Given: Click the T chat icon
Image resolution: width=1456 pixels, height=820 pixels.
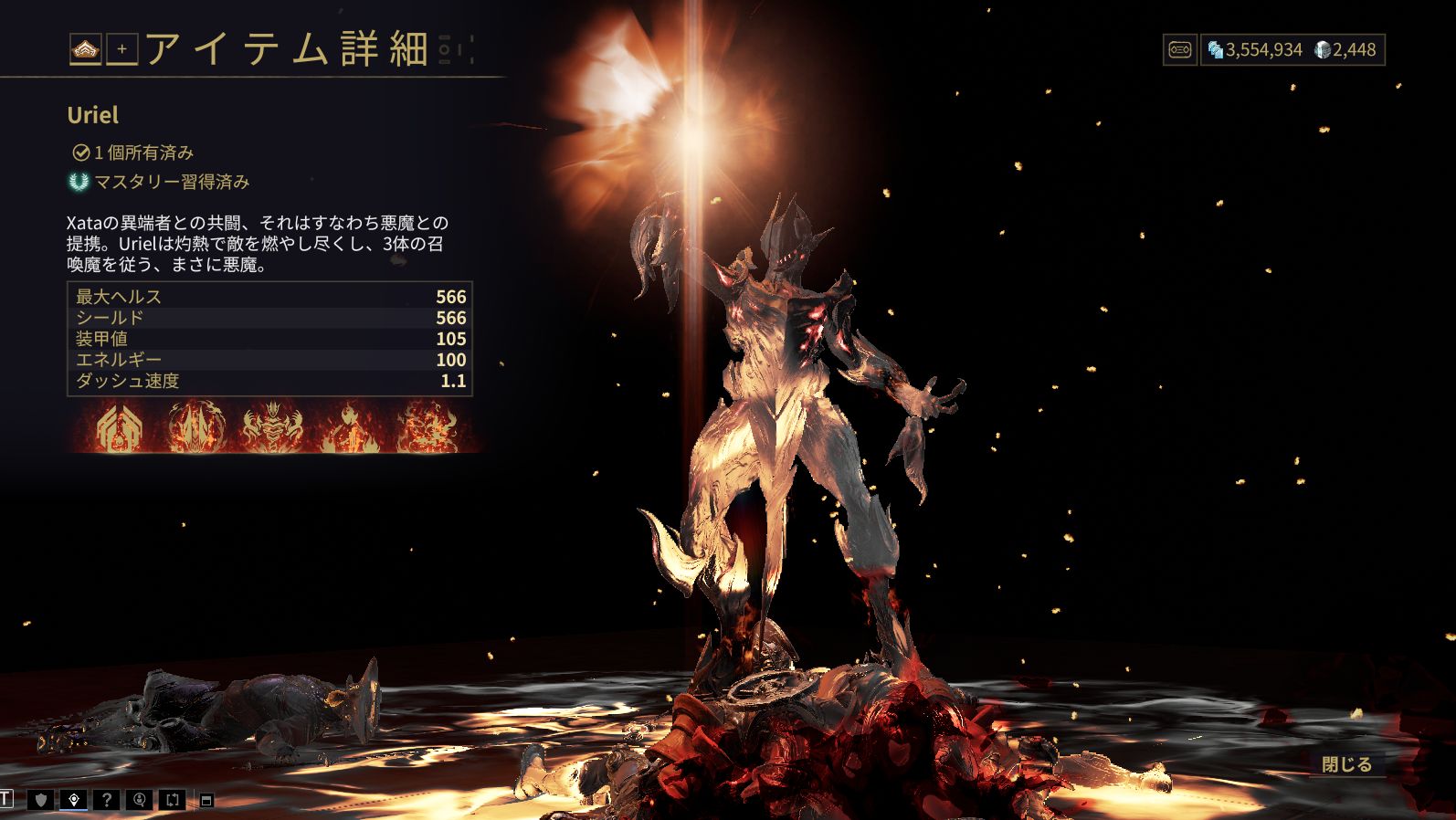Looking at the screenshot, I should pos(6,800).
